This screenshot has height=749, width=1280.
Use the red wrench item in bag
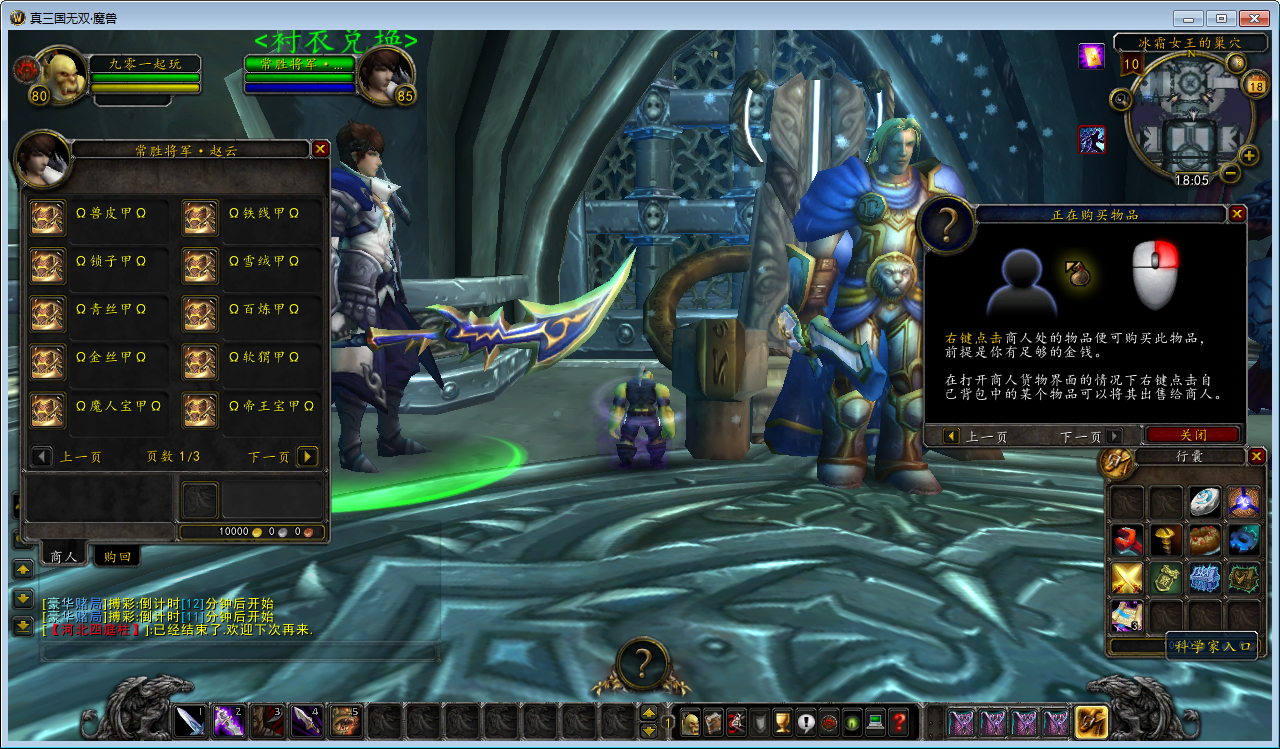point(1127,540)
